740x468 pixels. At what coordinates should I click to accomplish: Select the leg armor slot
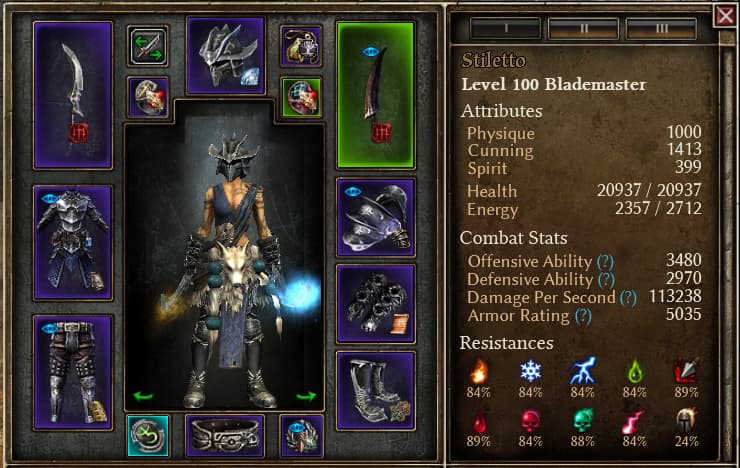pyautogui.click(x=73, y=372)
